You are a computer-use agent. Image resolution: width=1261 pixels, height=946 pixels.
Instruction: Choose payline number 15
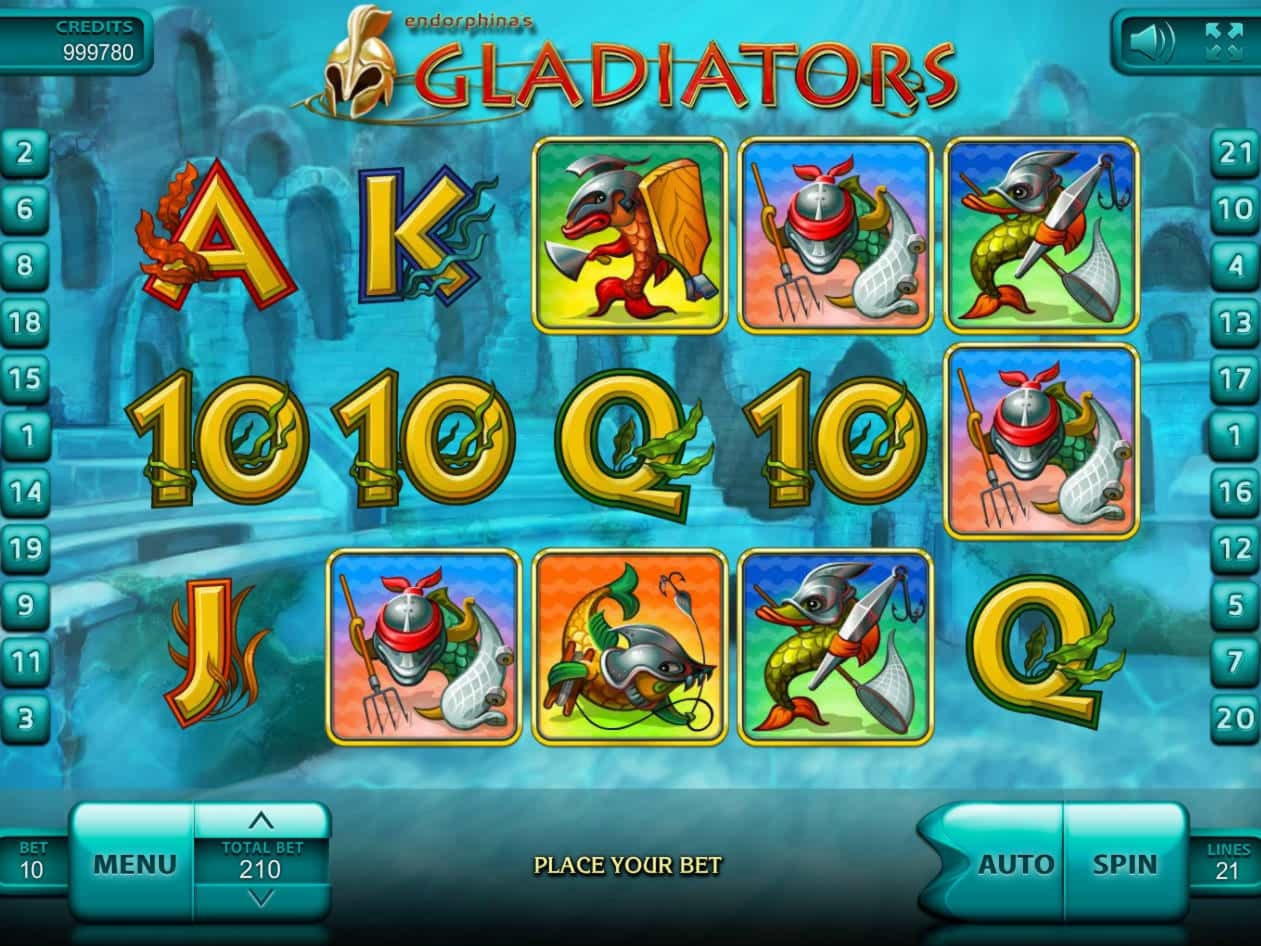tap(25, 380)
